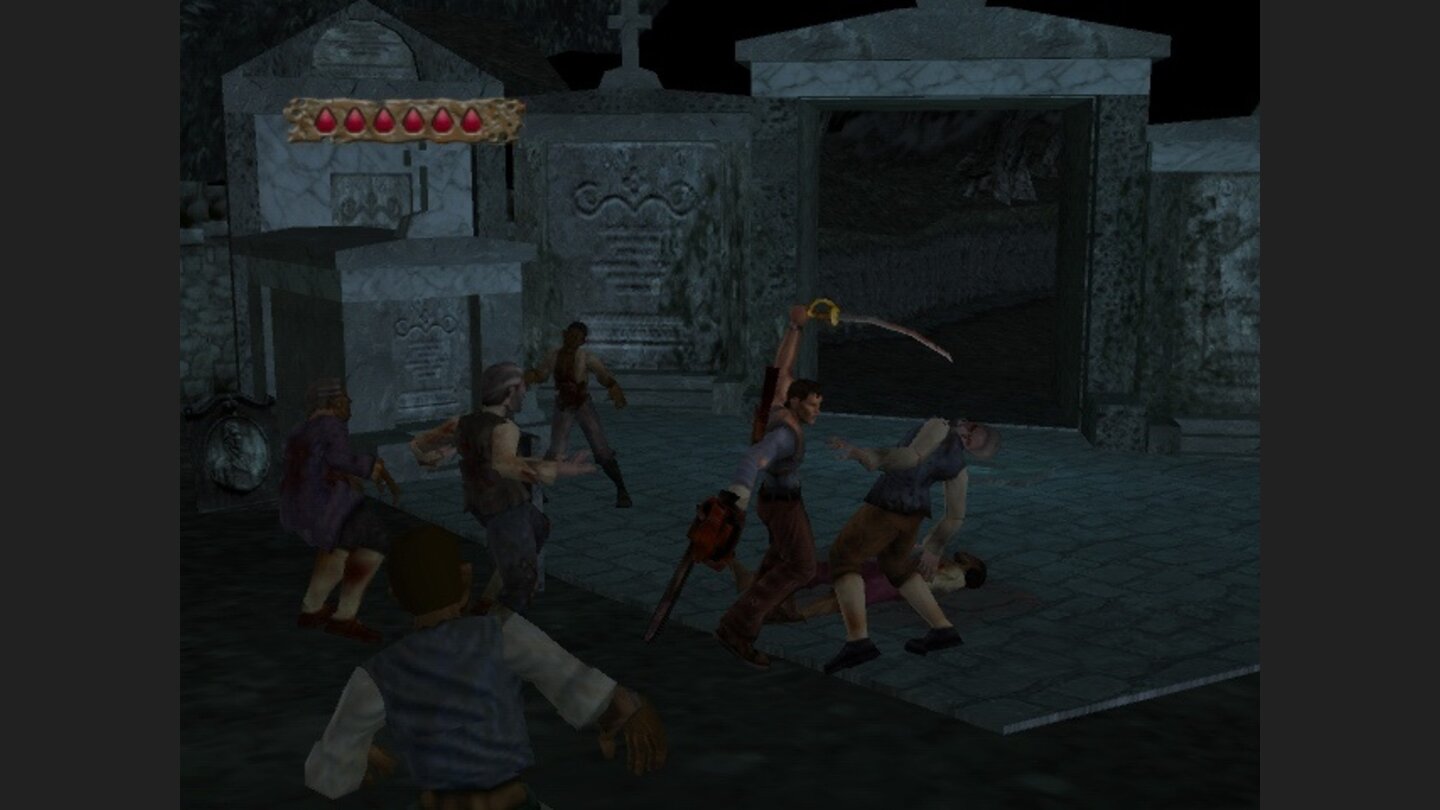Click the second droplet to toggle health display

coord(354,120)
